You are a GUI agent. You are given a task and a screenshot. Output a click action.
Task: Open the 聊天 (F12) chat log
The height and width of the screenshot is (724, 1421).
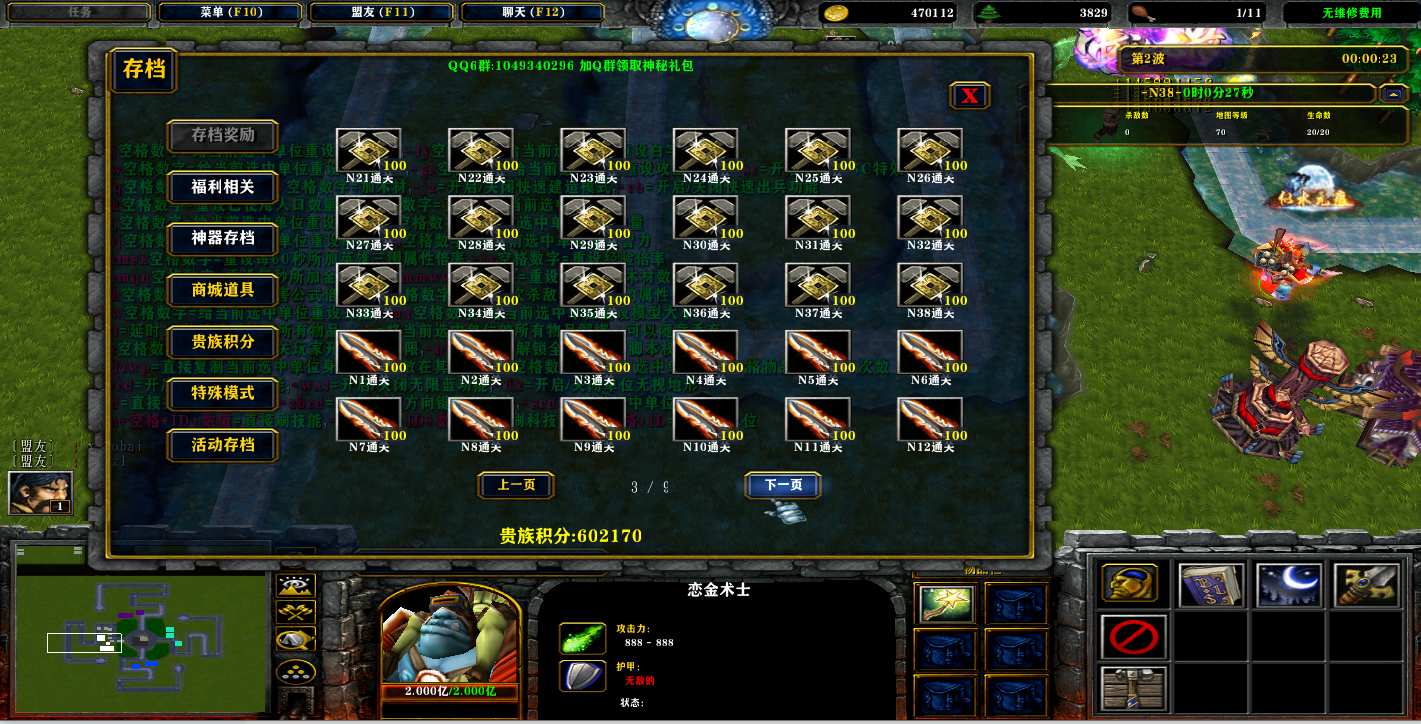(533, 13)
